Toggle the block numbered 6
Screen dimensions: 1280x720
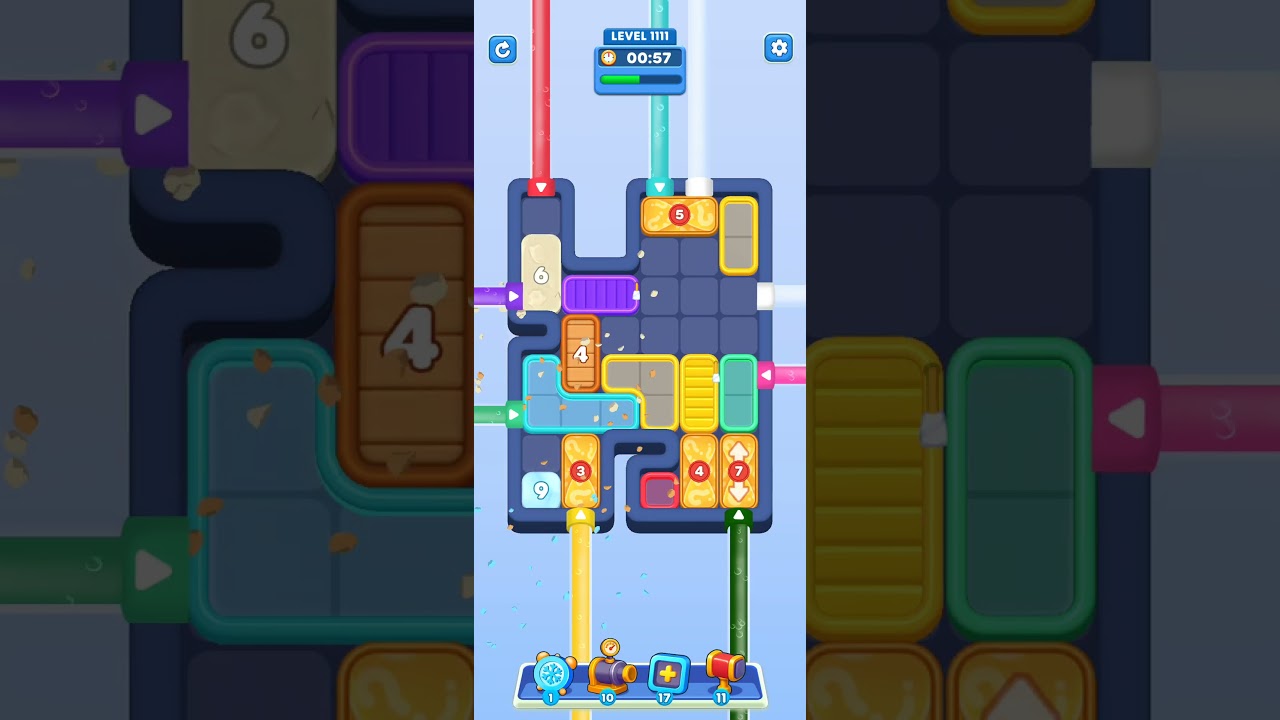point(539,275)
